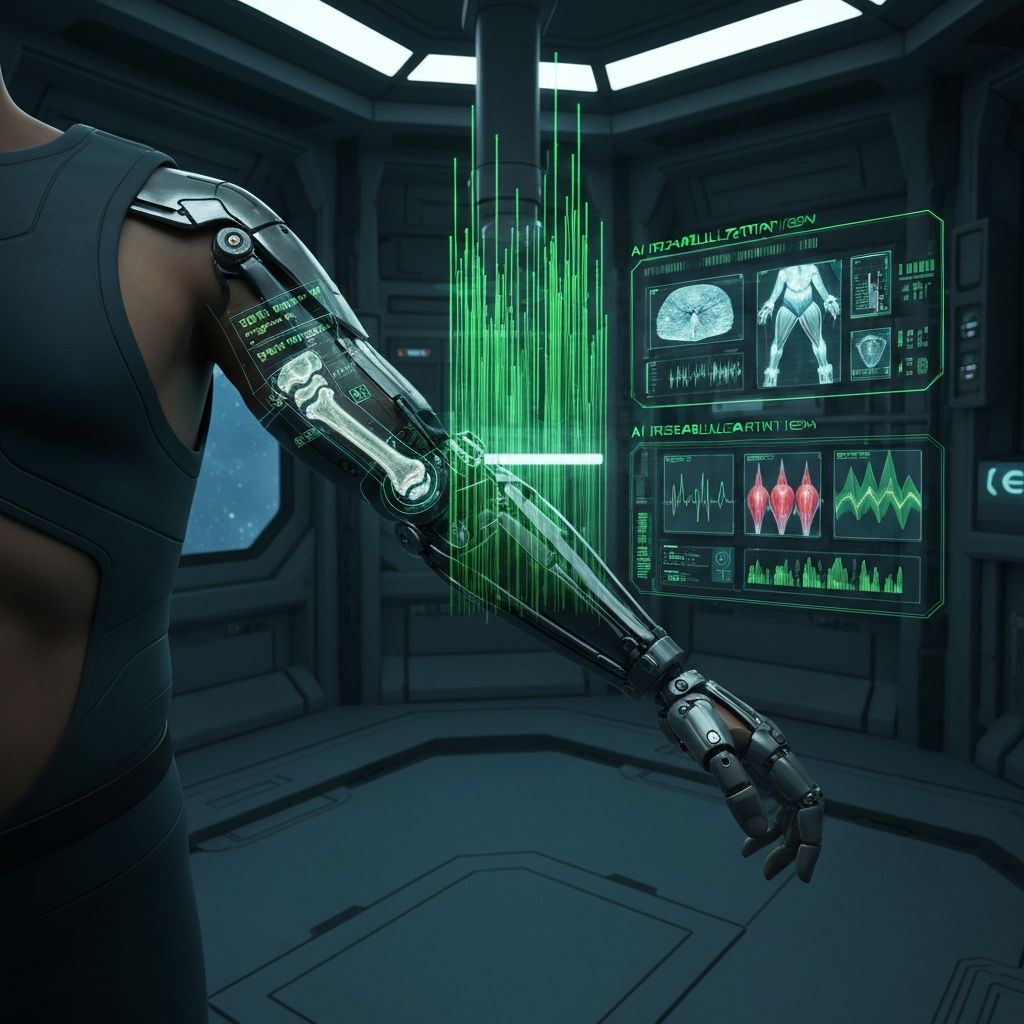Image resolution: width=1024 pixels, height=1024 pixels.
Task: Open the full-body anatomy scan panel
Action: pyautogui.click(x=798, y=323)
